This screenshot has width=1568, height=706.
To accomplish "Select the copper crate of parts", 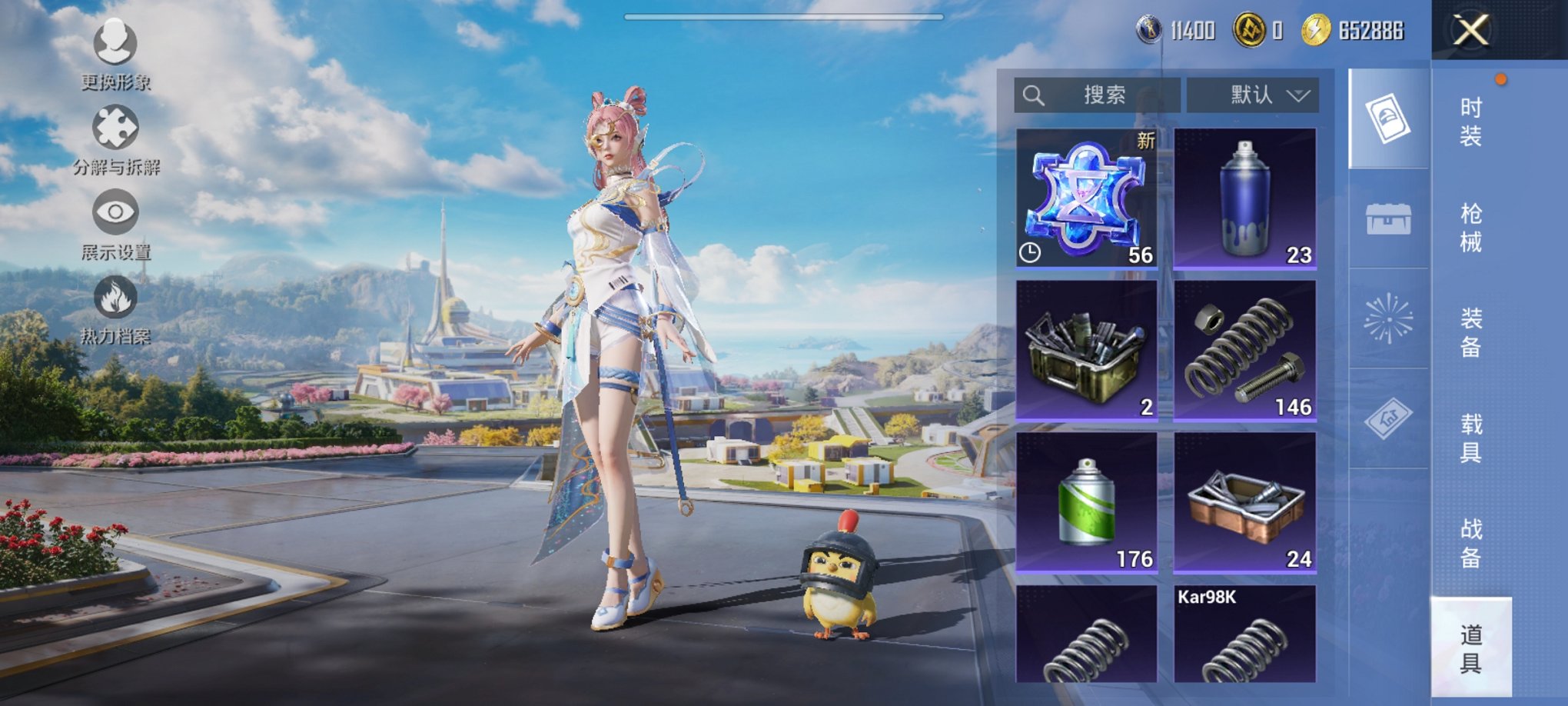I will pos(1244,502).
